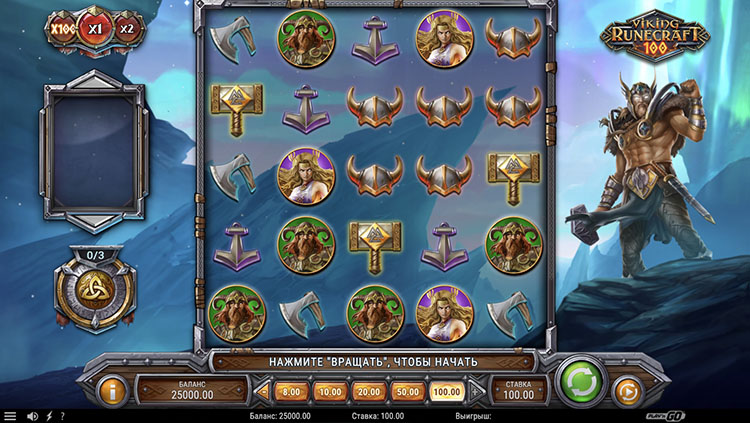
Task: Set the bet to 20.00
Action: pos(367,391)
